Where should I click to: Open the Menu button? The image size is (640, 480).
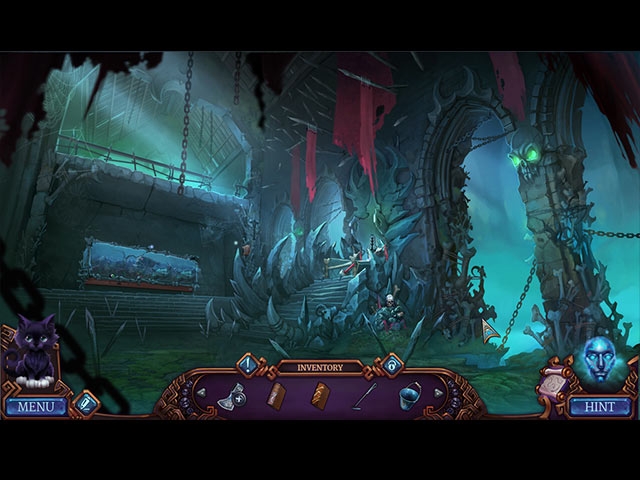(35, 407)
